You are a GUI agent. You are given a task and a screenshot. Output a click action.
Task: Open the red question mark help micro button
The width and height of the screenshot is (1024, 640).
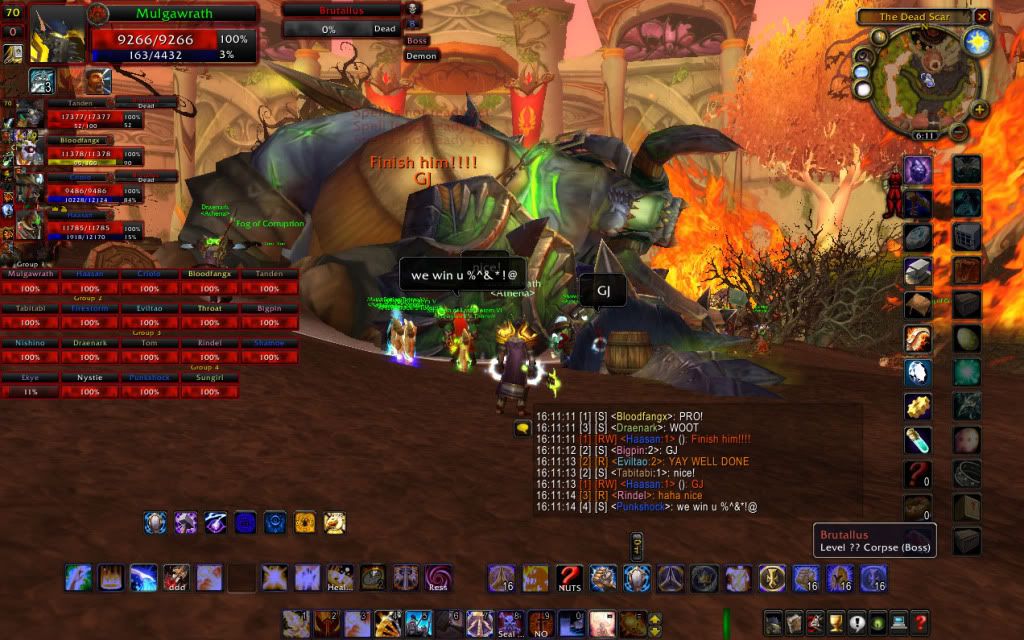920,623
